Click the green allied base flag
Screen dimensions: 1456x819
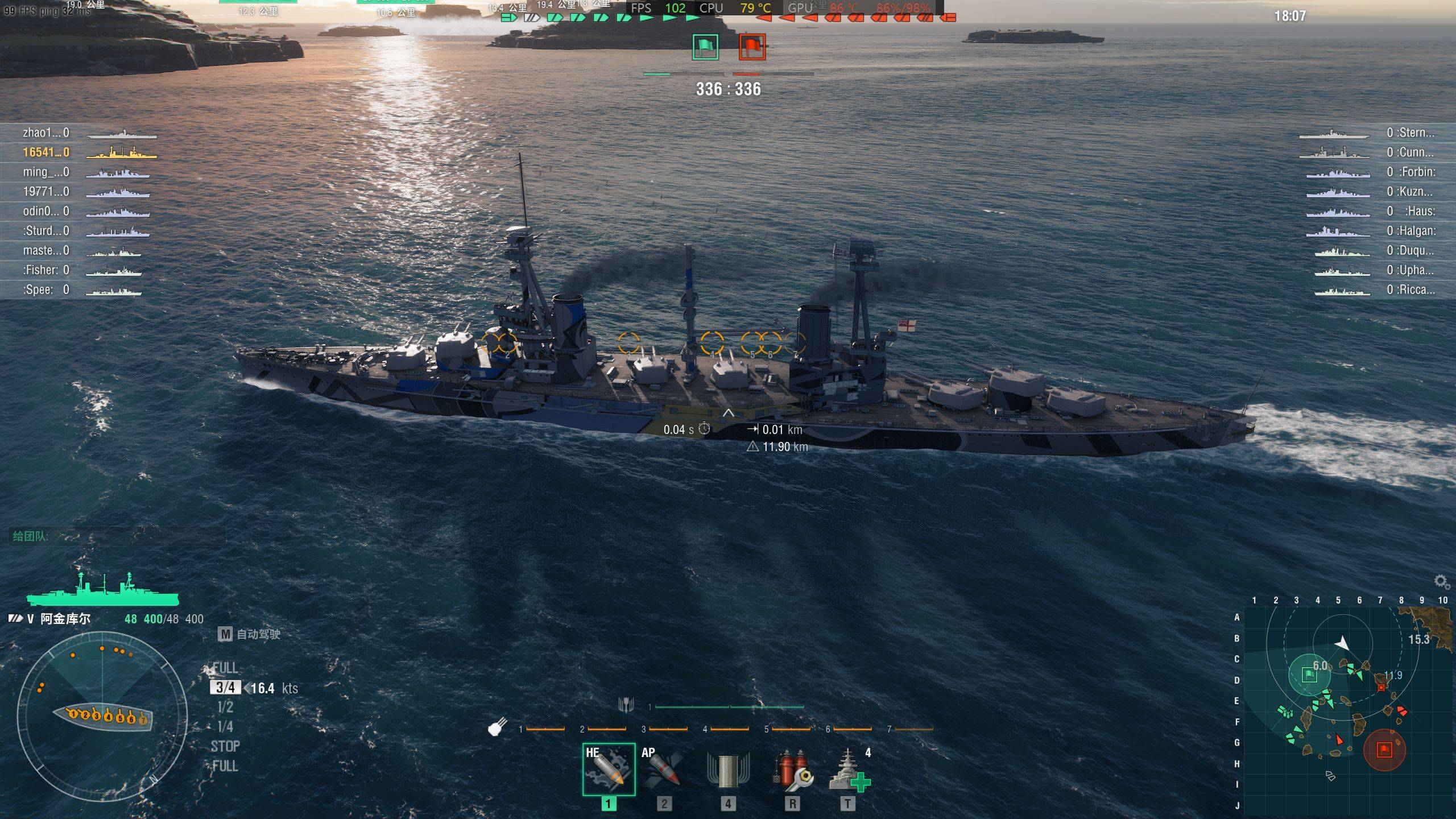point(705,47)
